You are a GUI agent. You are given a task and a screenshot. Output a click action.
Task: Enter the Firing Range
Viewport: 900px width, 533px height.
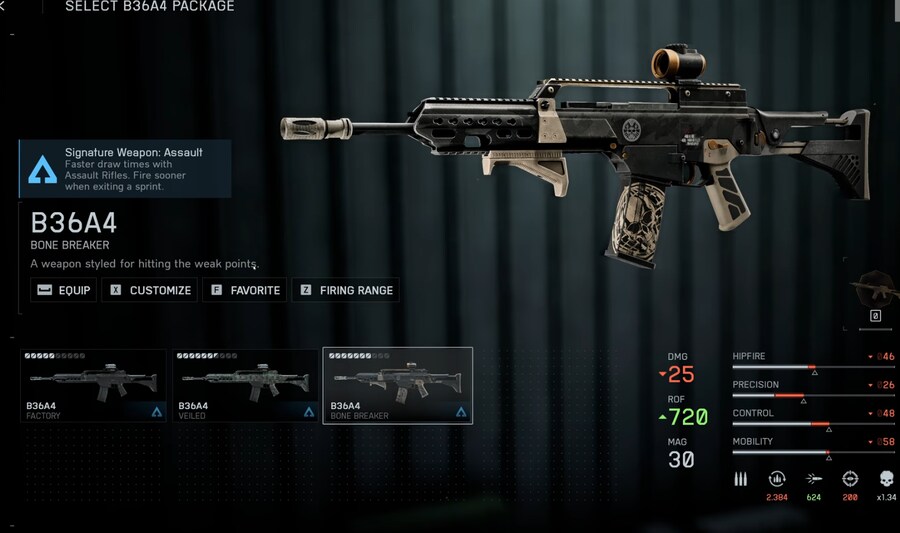(346, 290)
